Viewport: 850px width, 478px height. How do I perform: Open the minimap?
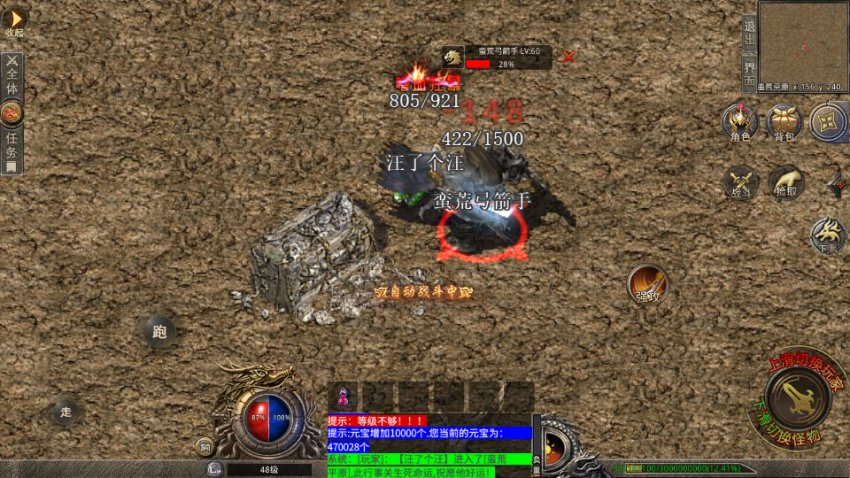(802, 41)
